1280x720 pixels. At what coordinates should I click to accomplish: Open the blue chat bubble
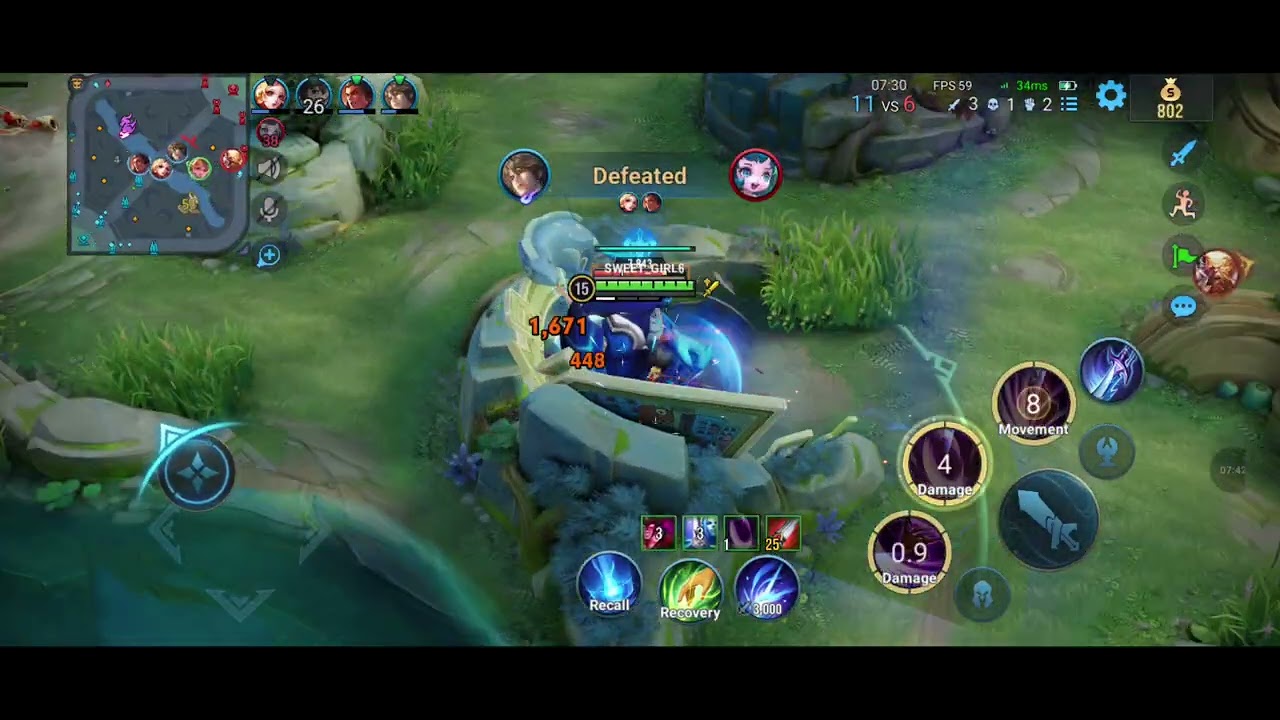(x=1183, y=307)
